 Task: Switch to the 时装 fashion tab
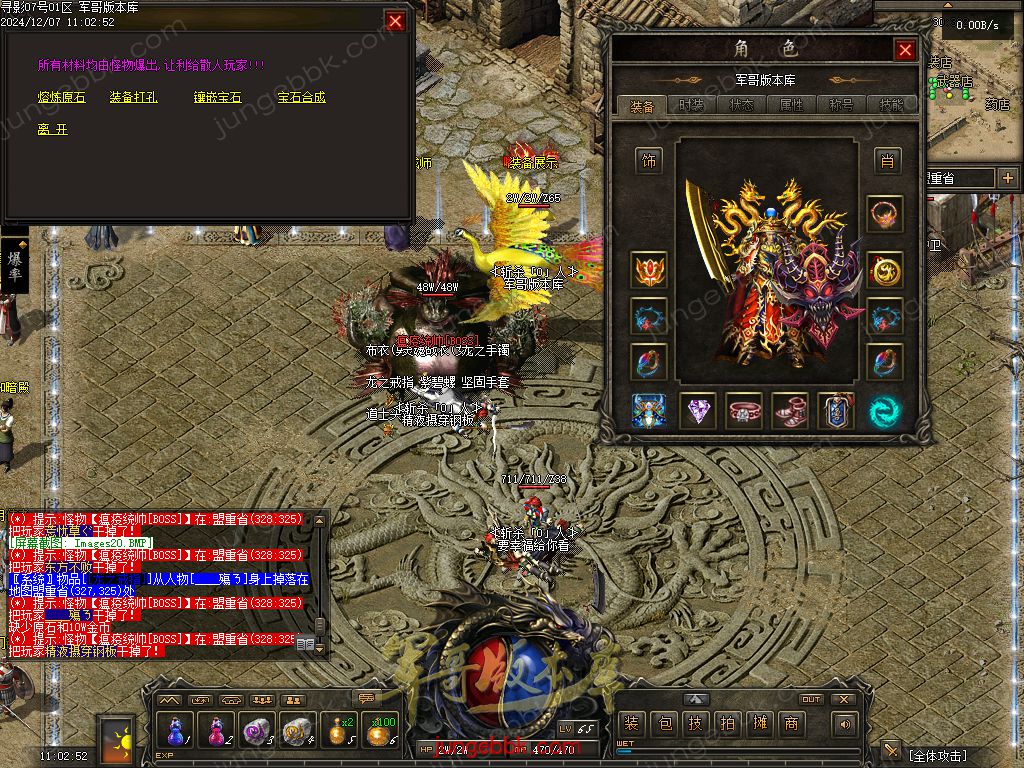[x=691, y=105]
